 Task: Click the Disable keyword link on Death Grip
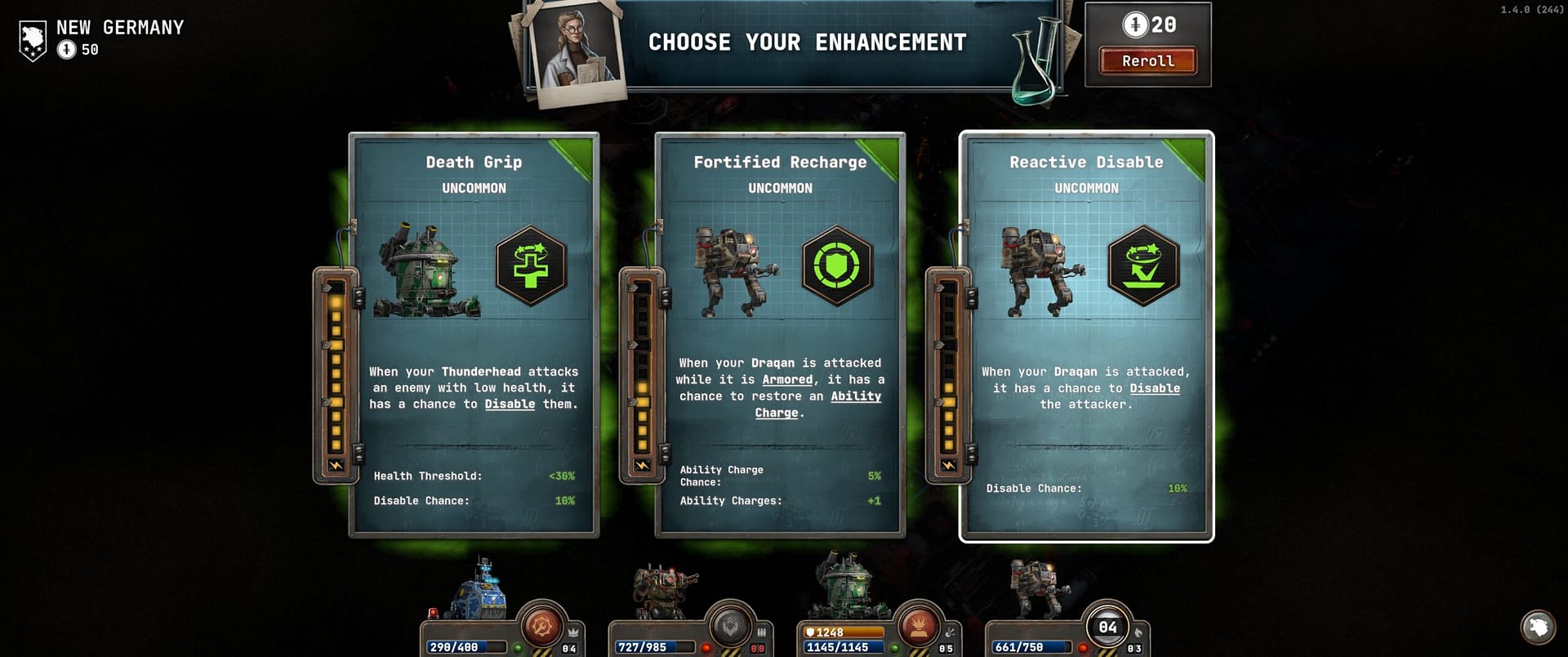[510, 404]
